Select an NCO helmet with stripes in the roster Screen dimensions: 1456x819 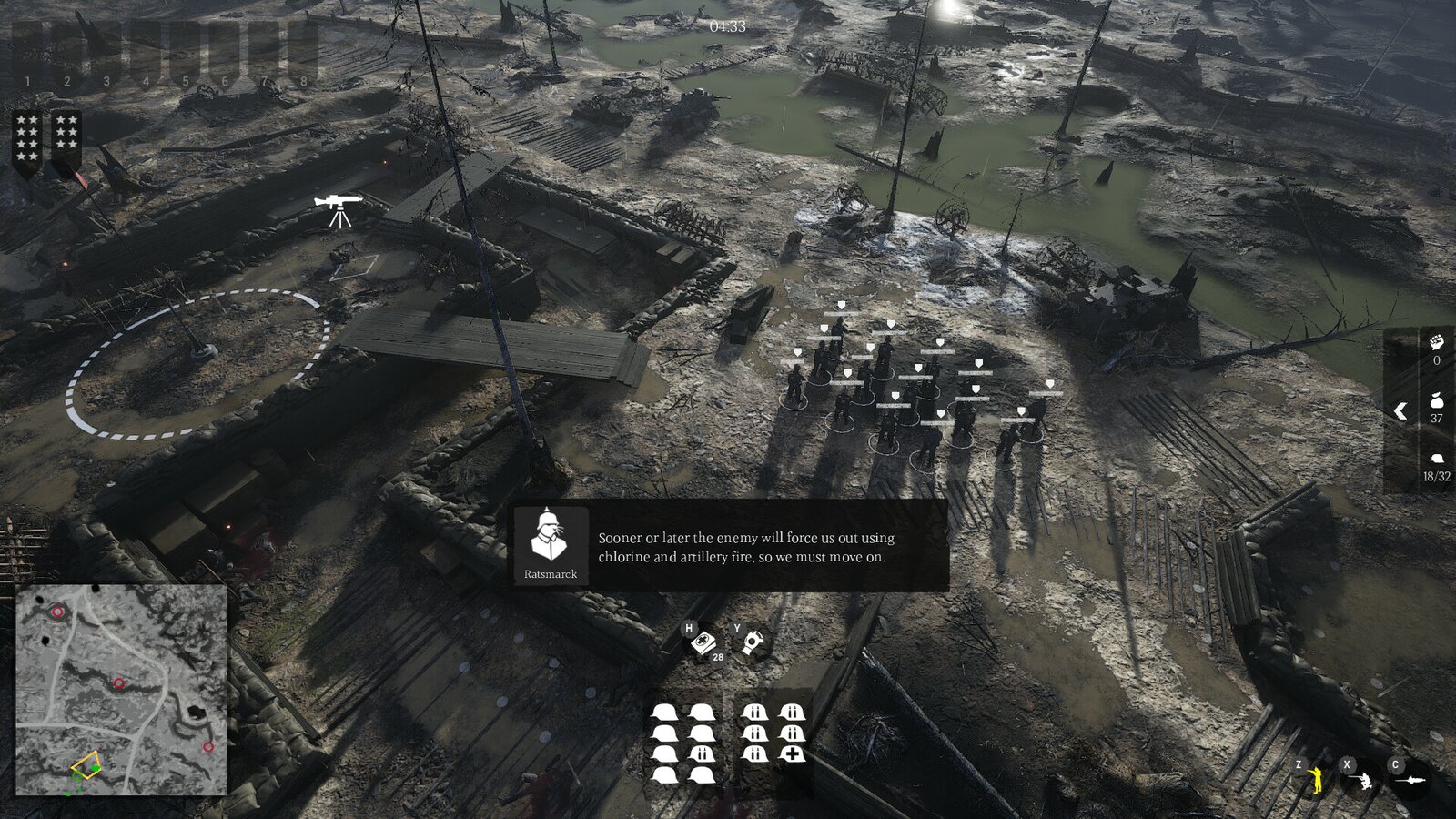pyautogui.click(x=755, y=712)
